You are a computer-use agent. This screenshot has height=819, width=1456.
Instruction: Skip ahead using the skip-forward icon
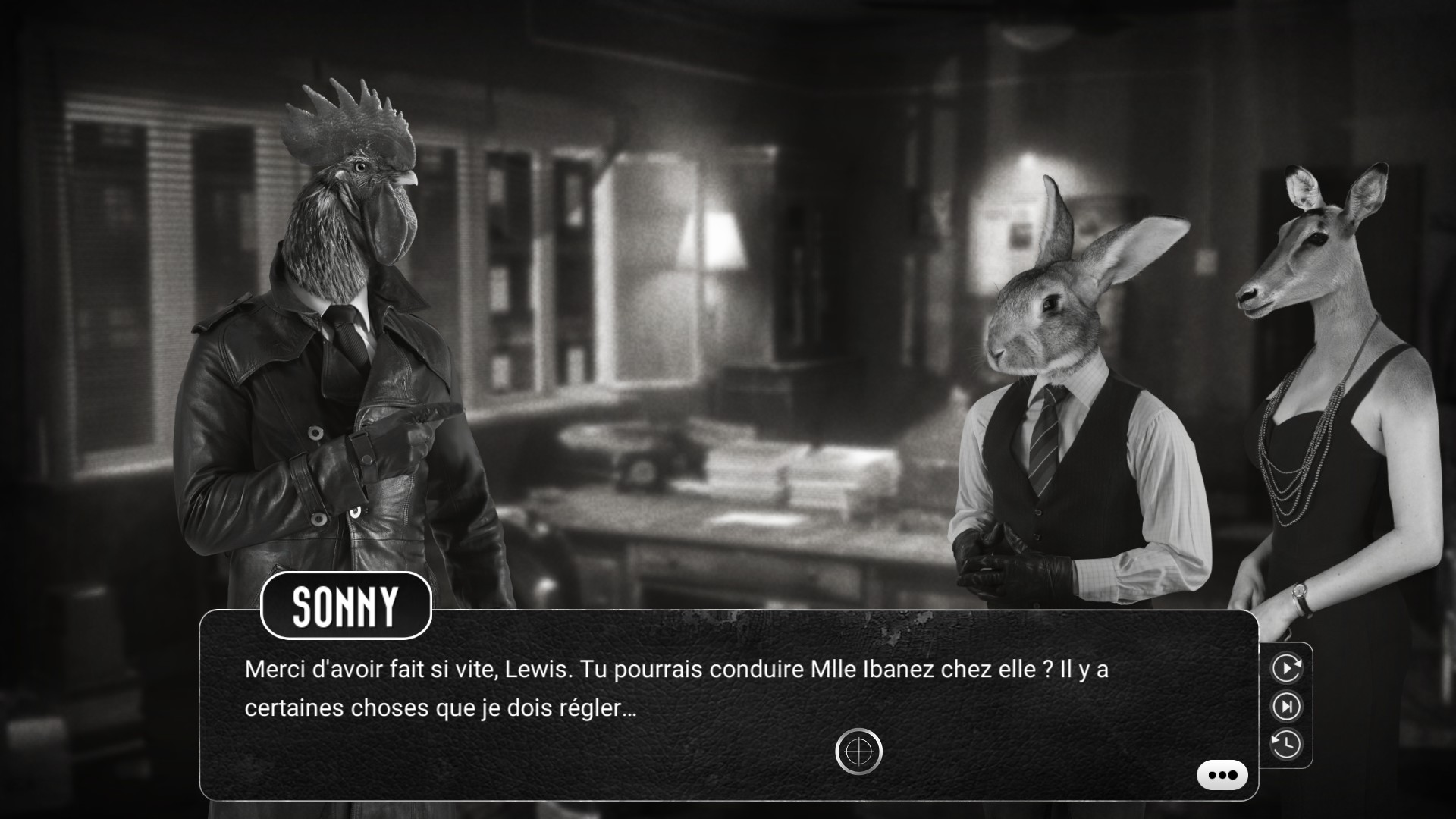pos(1286,707)
